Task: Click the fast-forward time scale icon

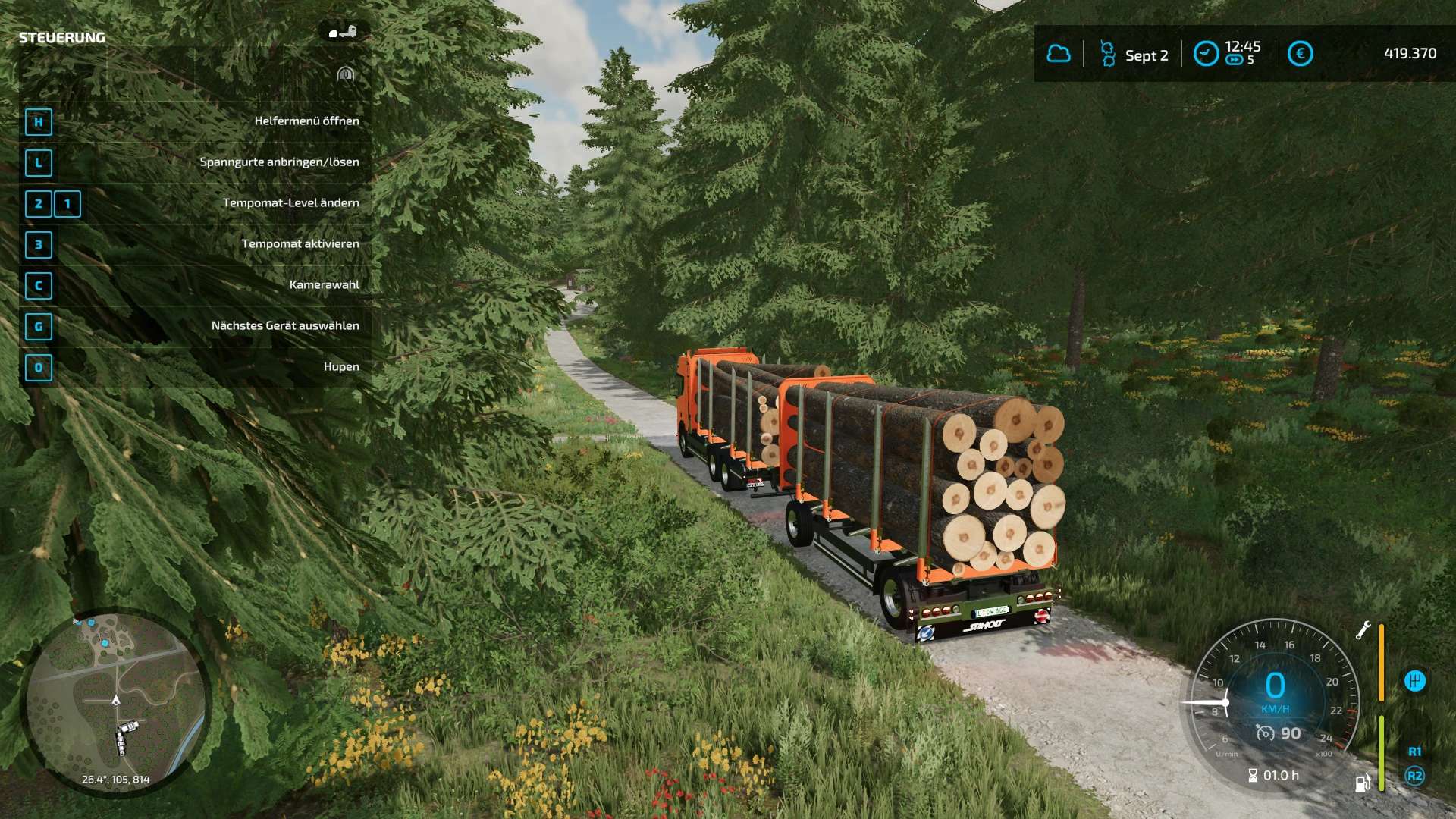Action: pyautogui.click(x=1234, y=61)
